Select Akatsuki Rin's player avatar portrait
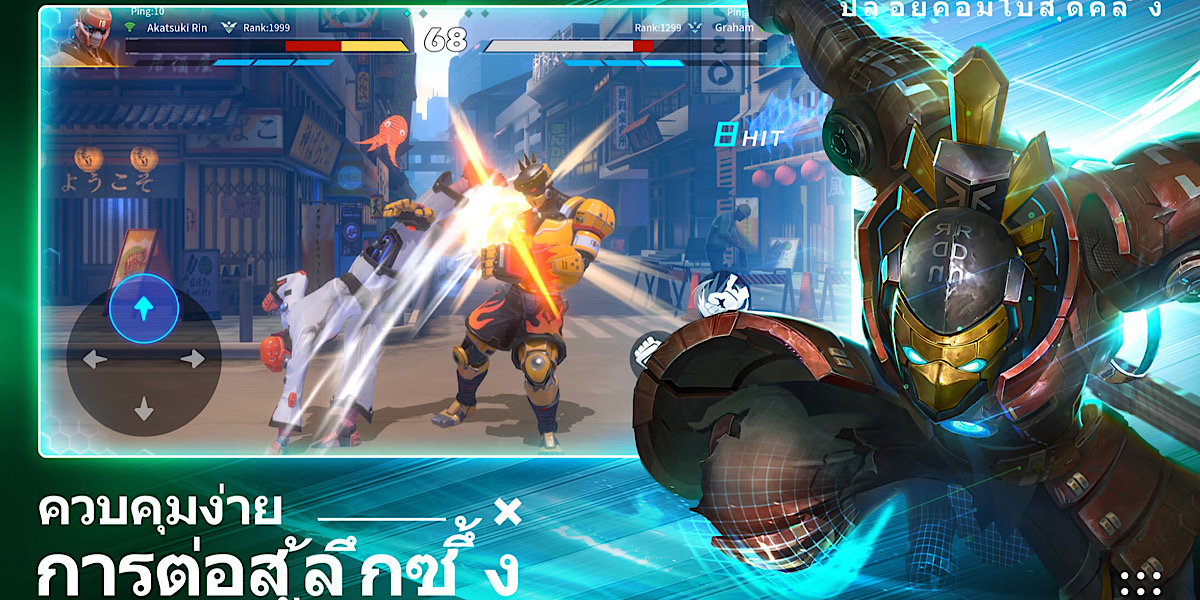Viewport: 1200px width, 600px height. point(90,35)
